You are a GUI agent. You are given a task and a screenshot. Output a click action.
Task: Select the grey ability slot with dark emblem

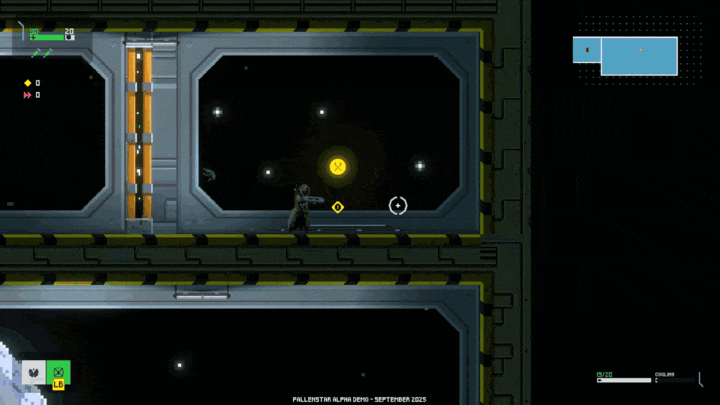pos(33,372)
